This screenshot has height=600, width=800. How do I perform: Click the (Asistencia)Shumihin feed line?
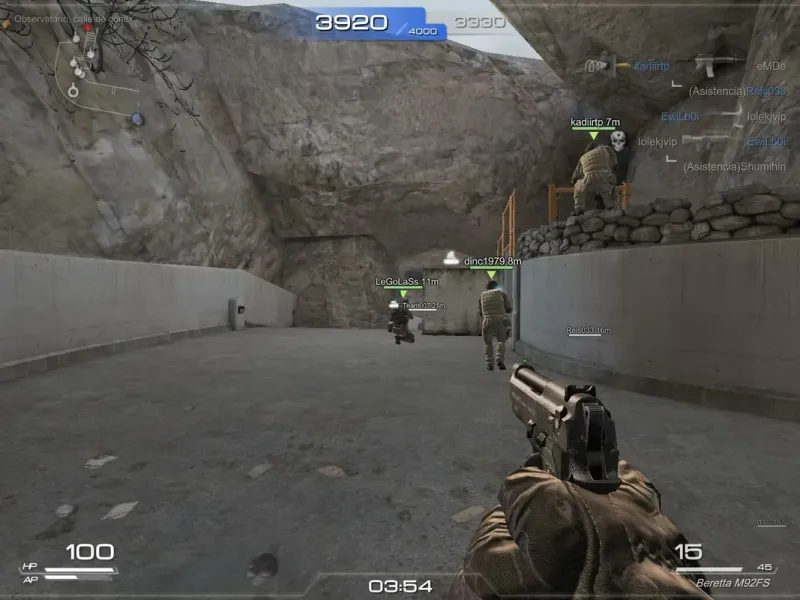coord(736,167)
